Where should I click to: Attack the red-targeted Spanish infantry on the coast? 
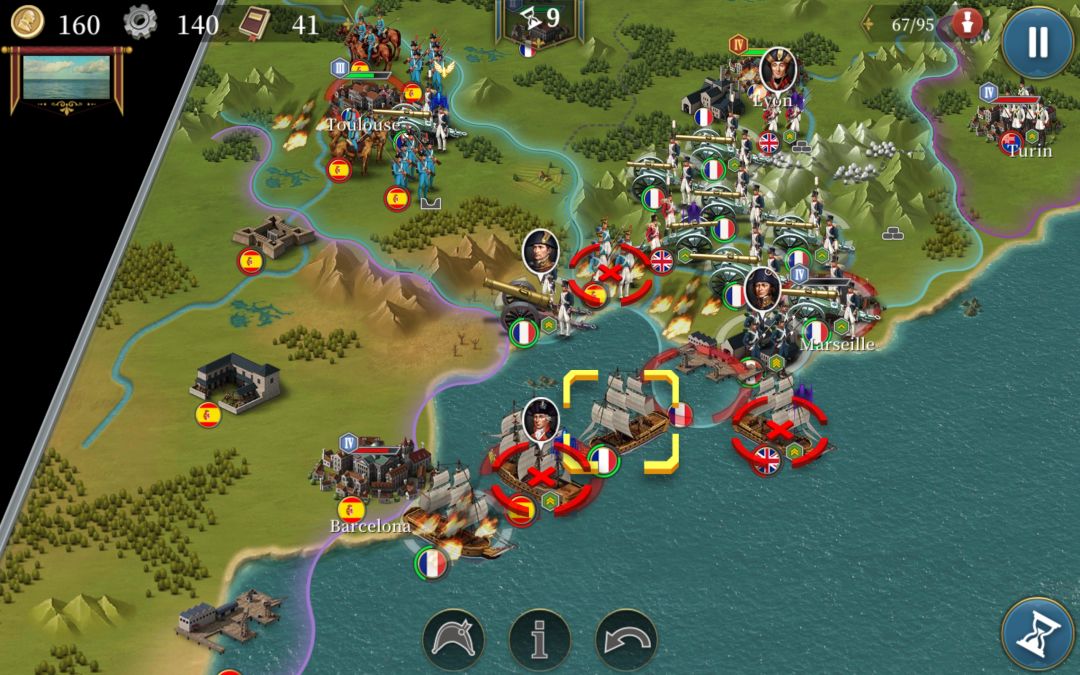click(607, 272)
